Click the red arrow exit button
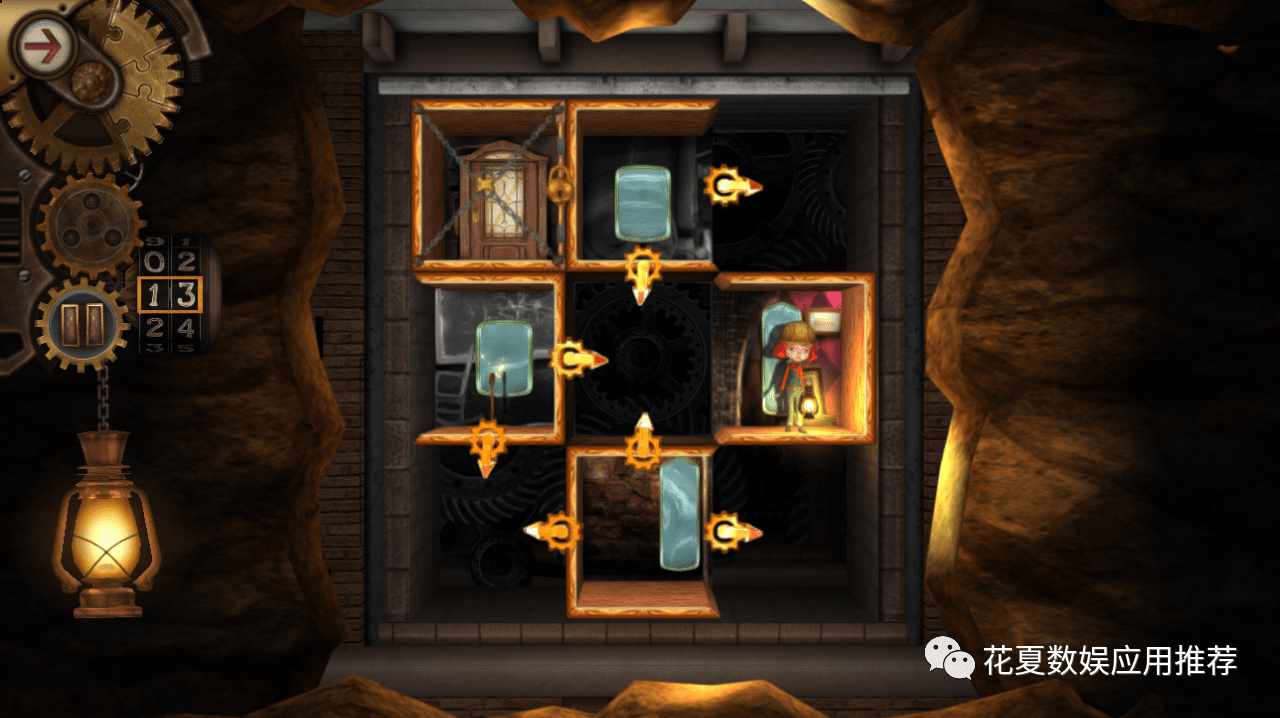1280x718 pixels. coord(44,47)
